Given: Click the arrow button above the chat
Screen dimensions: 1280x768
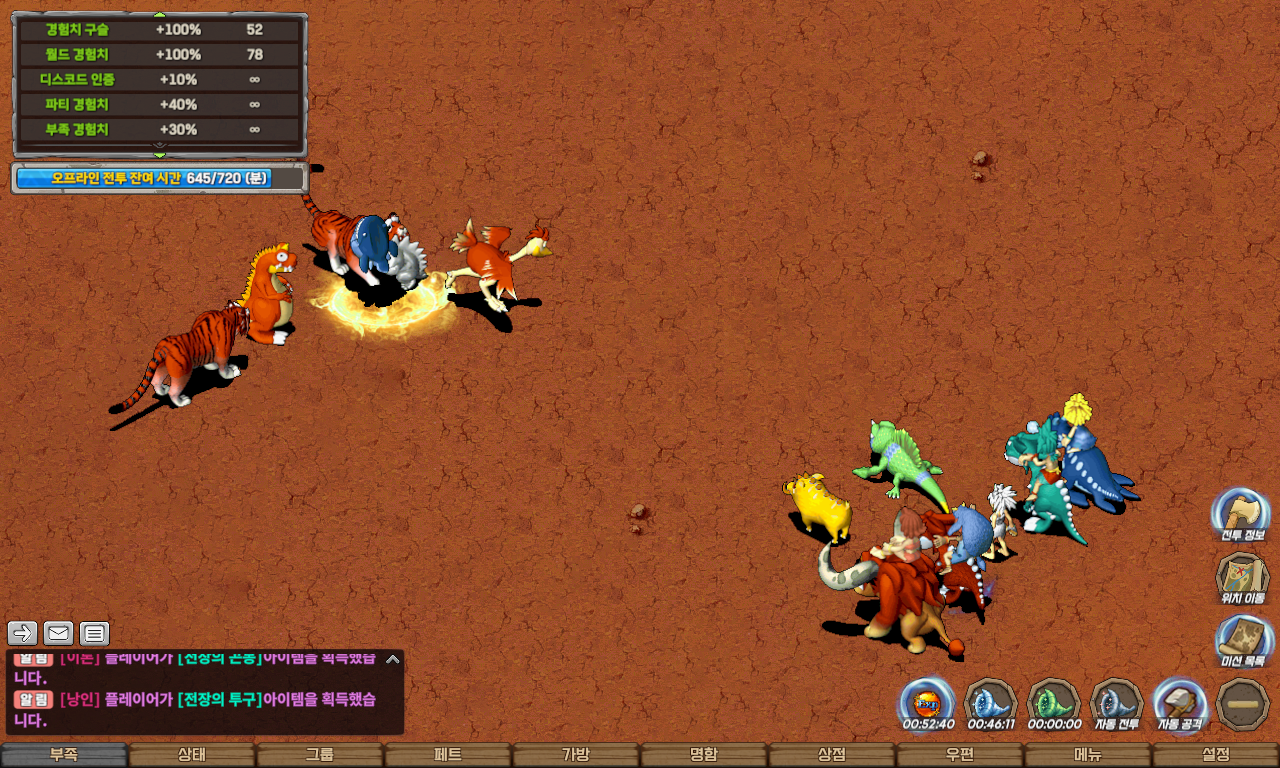Looking at the screenshot, I should 22,633.
